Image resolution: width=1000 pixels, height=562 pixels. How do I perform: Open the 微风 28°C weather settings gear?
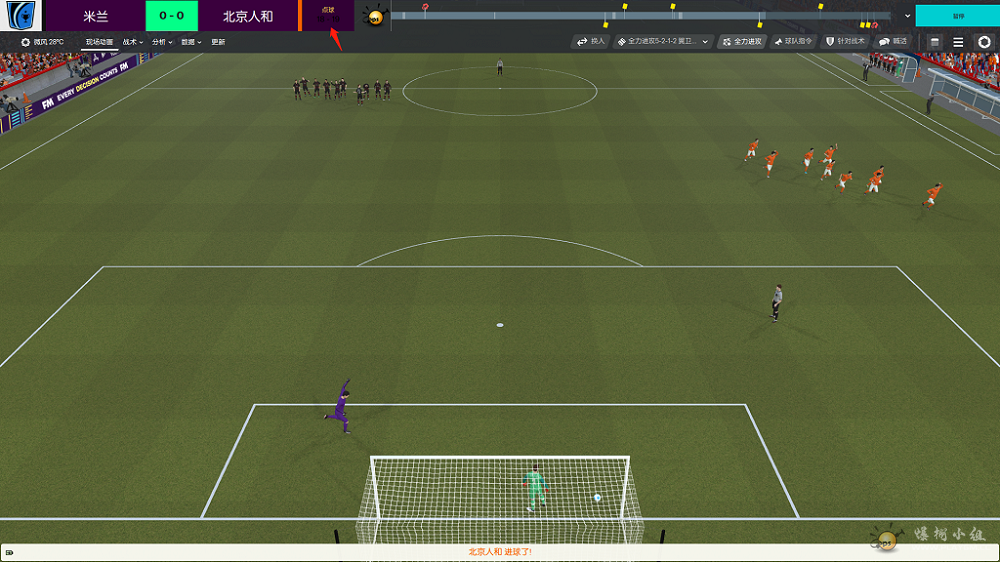[26, 42]
